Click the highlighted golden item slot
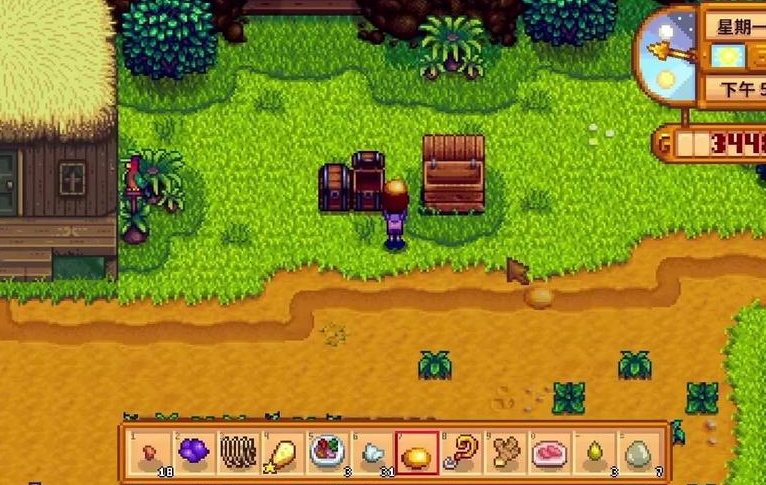The height and width of the screenshot is (485, 766). click(415, 453)
